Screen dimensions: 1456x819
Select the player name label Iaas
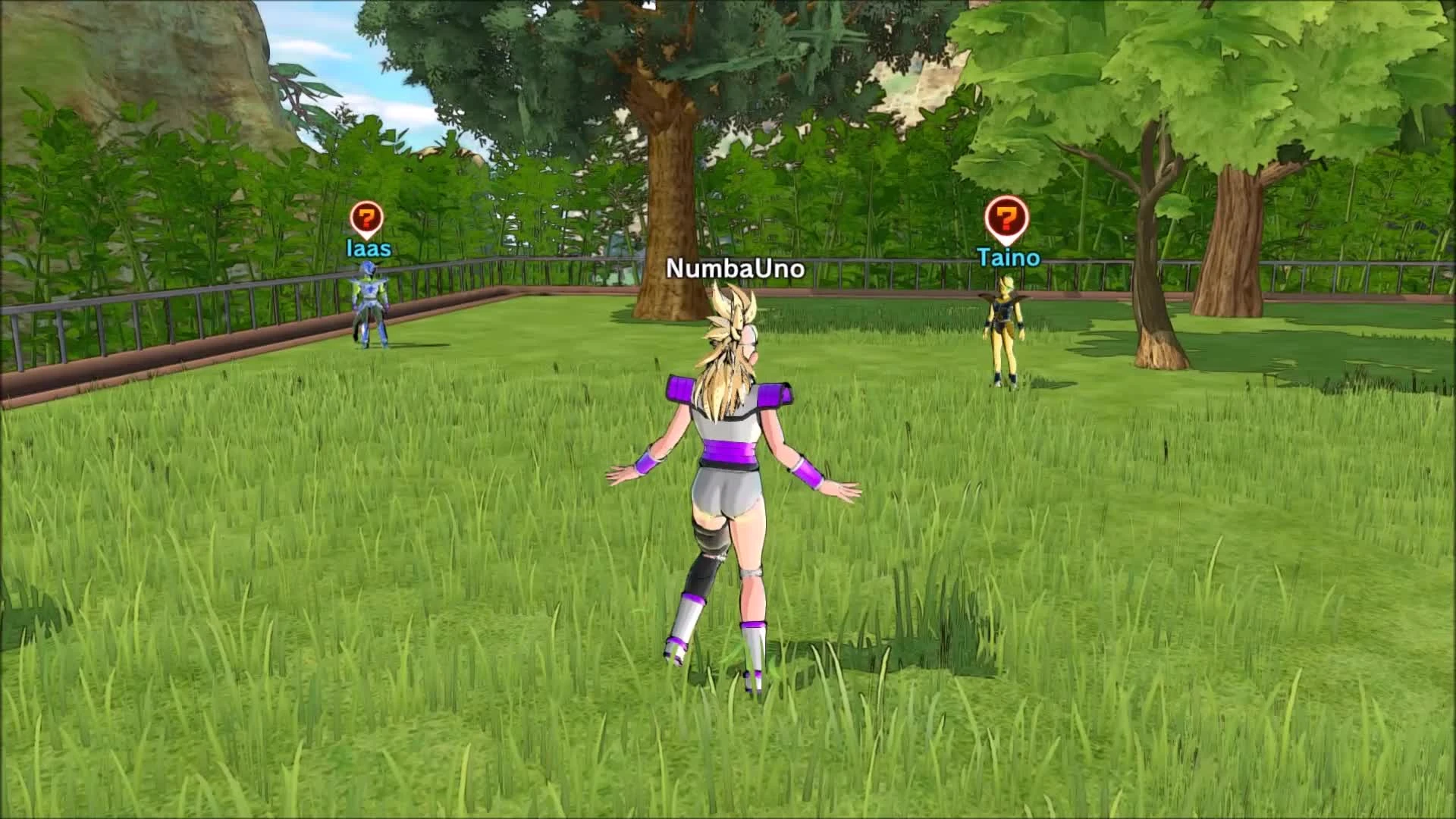coord(367,249)
